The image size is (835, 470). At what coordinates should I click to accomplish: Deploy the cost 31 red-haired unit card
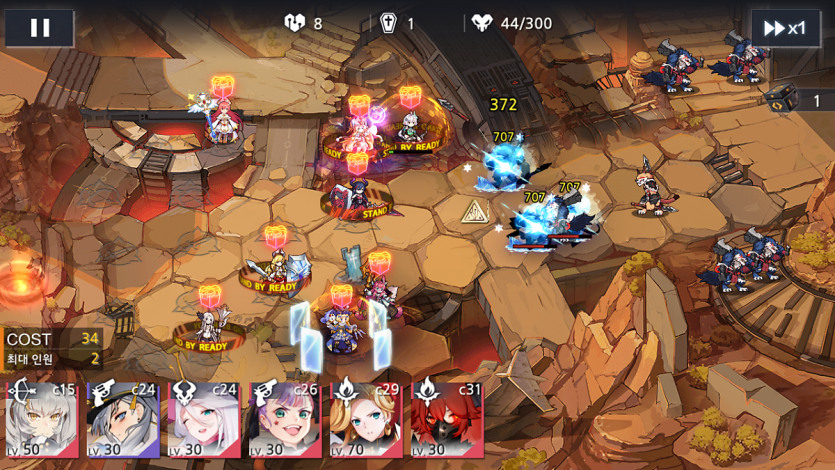(447, 420)
